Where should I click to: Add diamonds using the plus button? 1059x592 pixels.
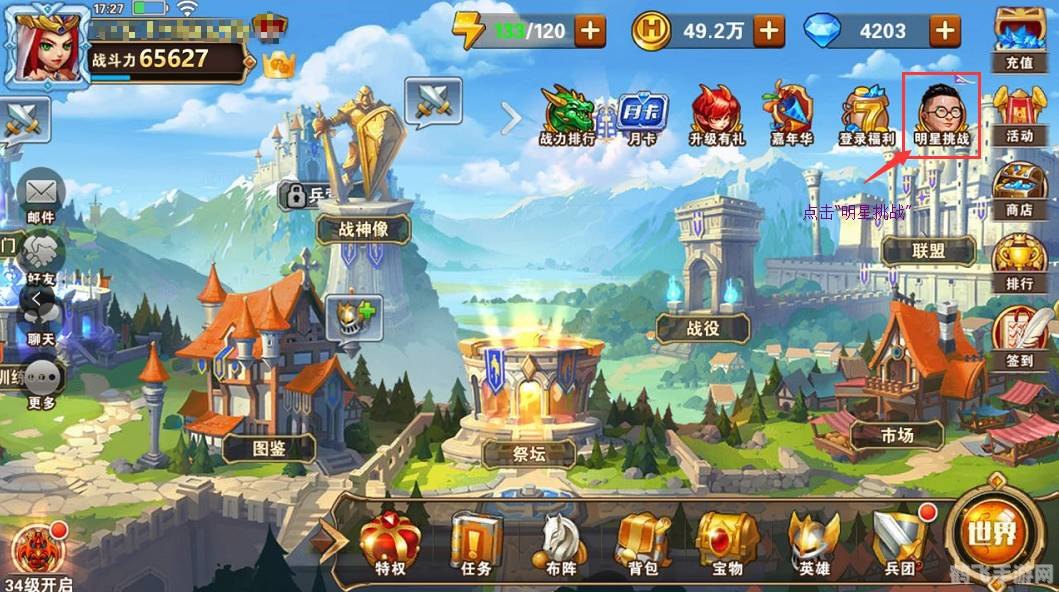pyautogui.click(x=944, y=31)
